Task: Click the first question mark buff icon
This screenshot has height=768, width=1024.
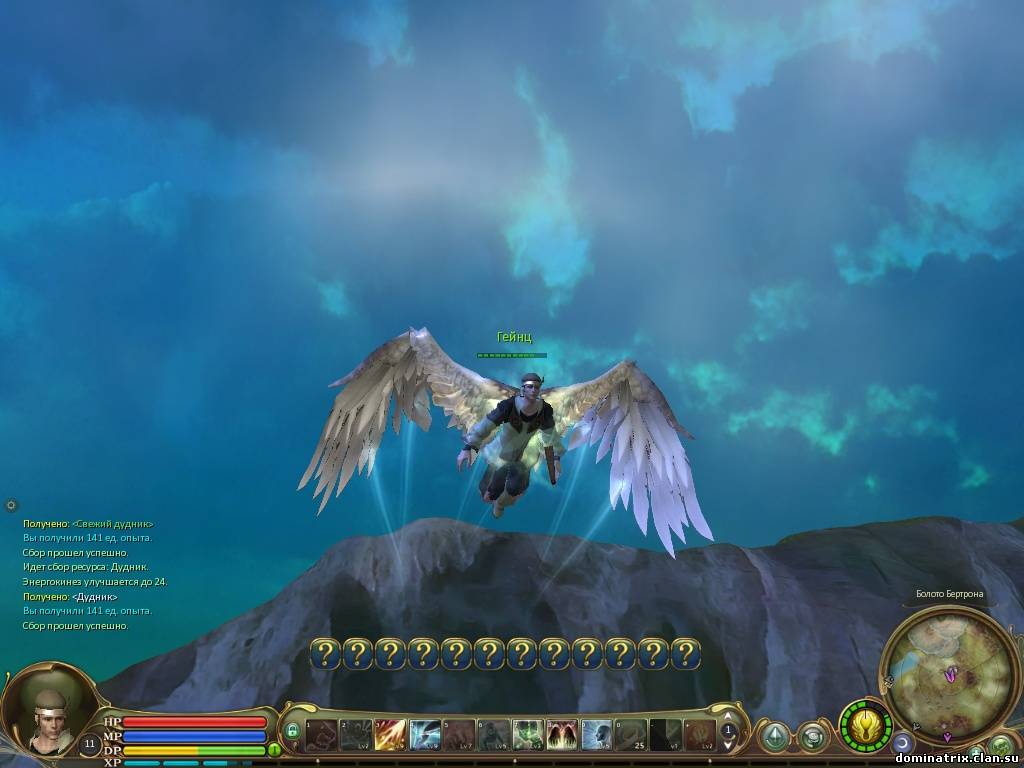Action: point(325,654)
